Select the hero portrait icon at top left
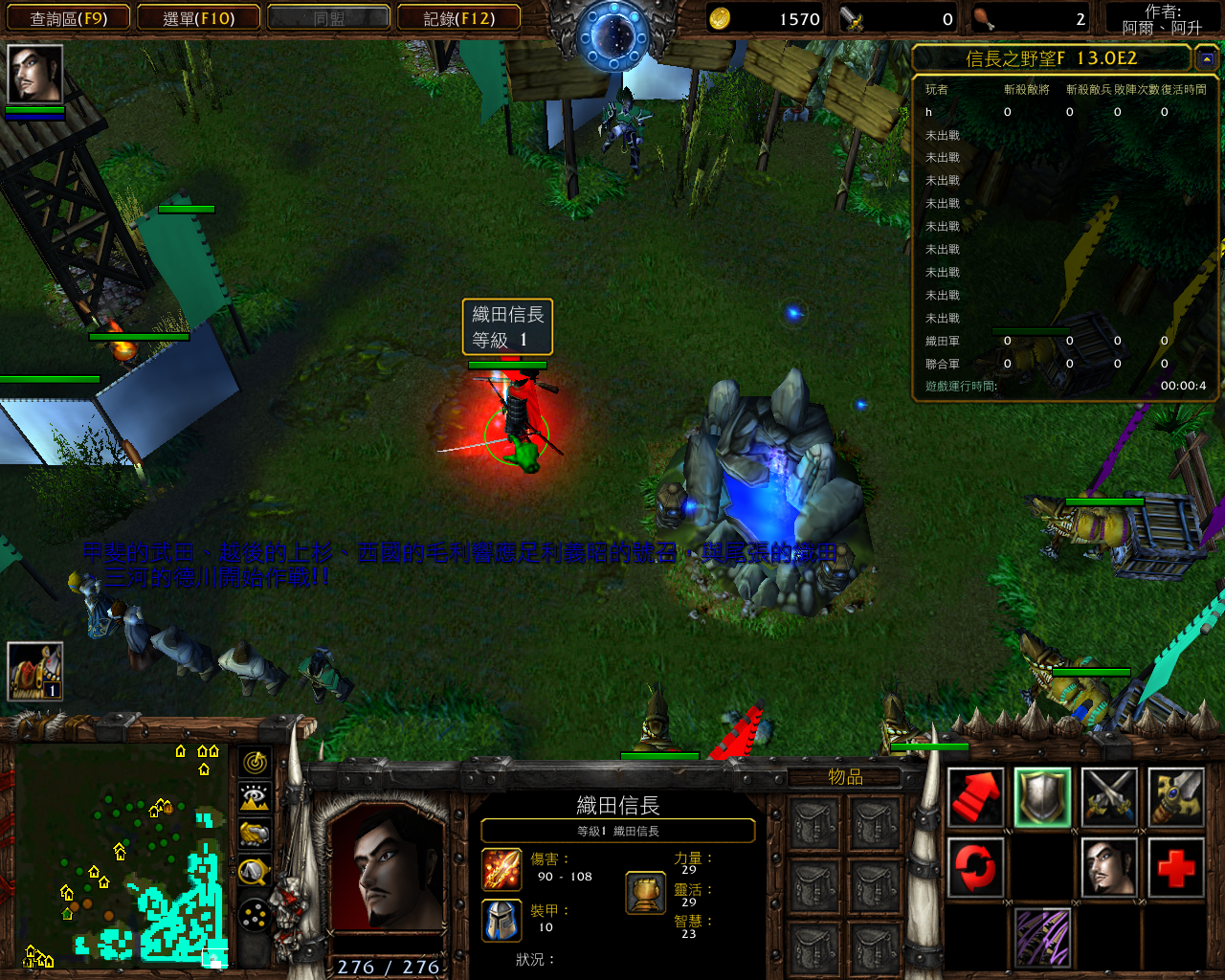This screenshot has width=1225, height=980. [x=35, y=74]
